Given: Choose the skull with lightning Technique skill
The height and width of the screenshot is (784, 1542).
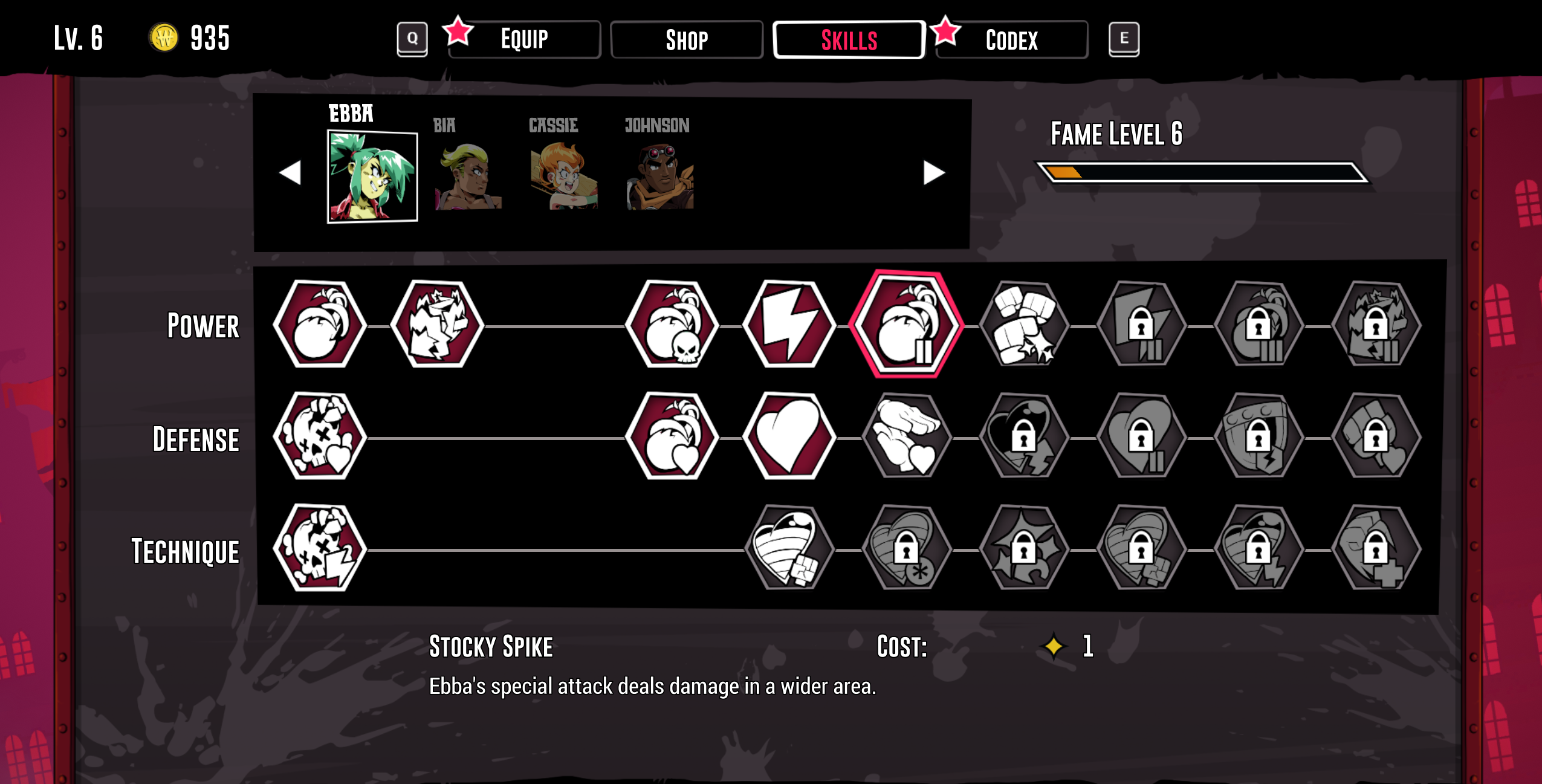Looking at the screenshot, I should click(x=320, y=548).
